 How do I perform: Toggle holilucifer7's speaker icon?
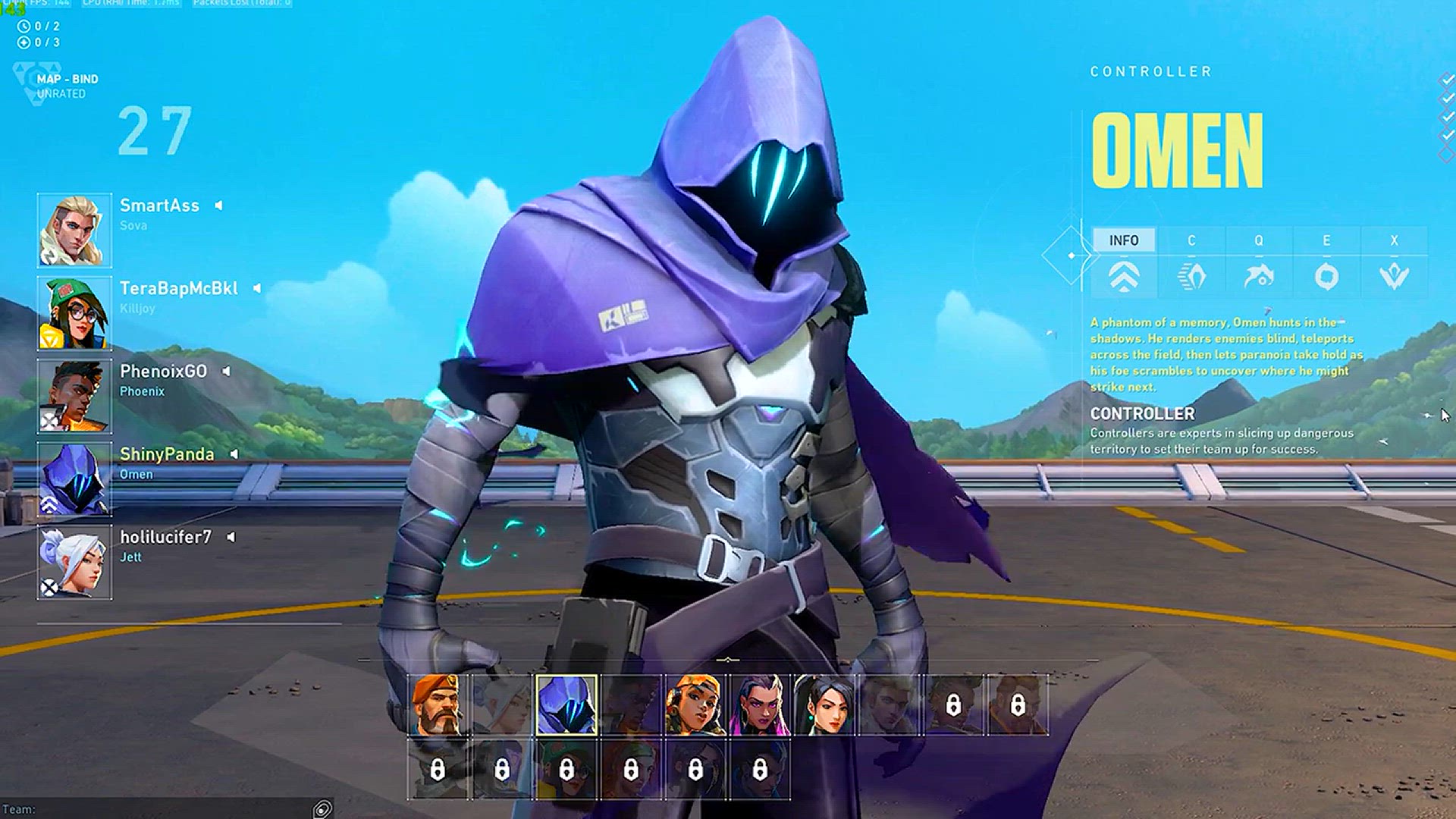(x=231, y=537)
